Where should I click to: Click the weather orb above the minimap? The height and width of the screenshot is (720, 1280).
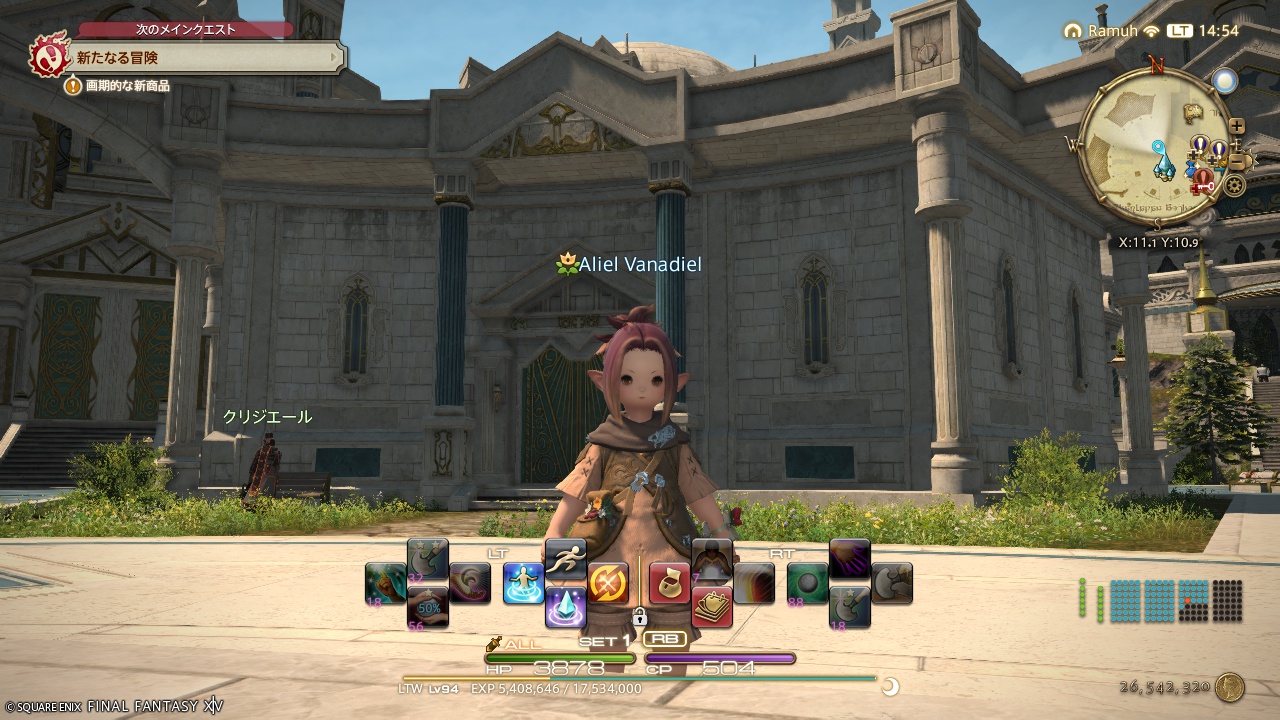(1226, 80)
